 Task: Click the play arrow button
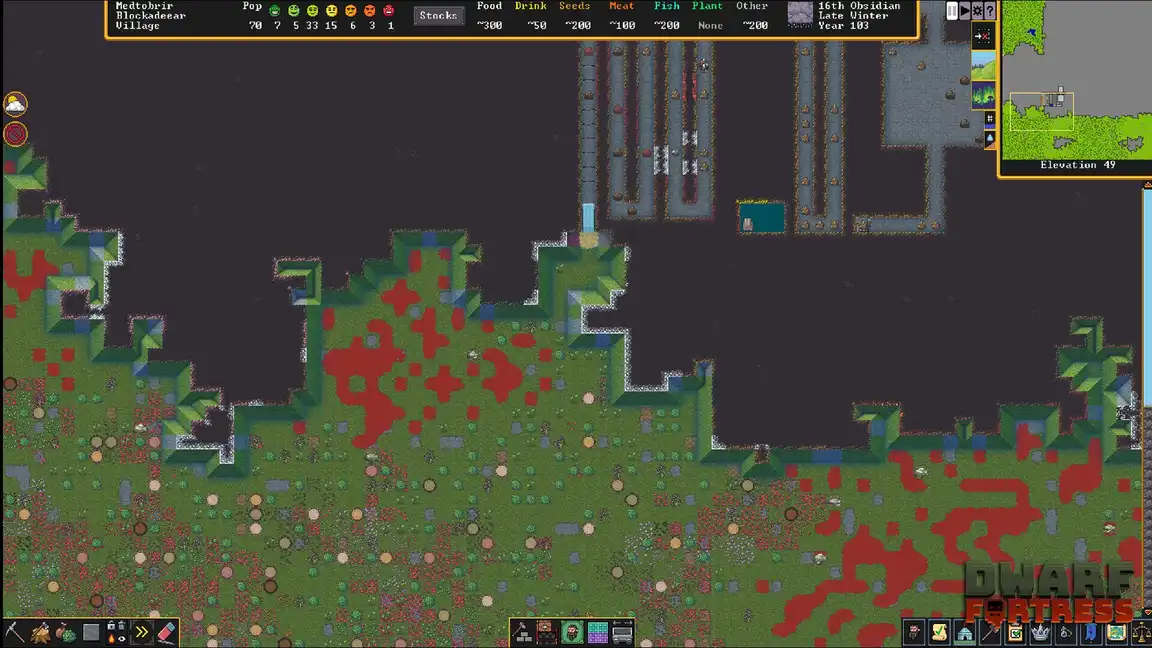coord(964,11)
